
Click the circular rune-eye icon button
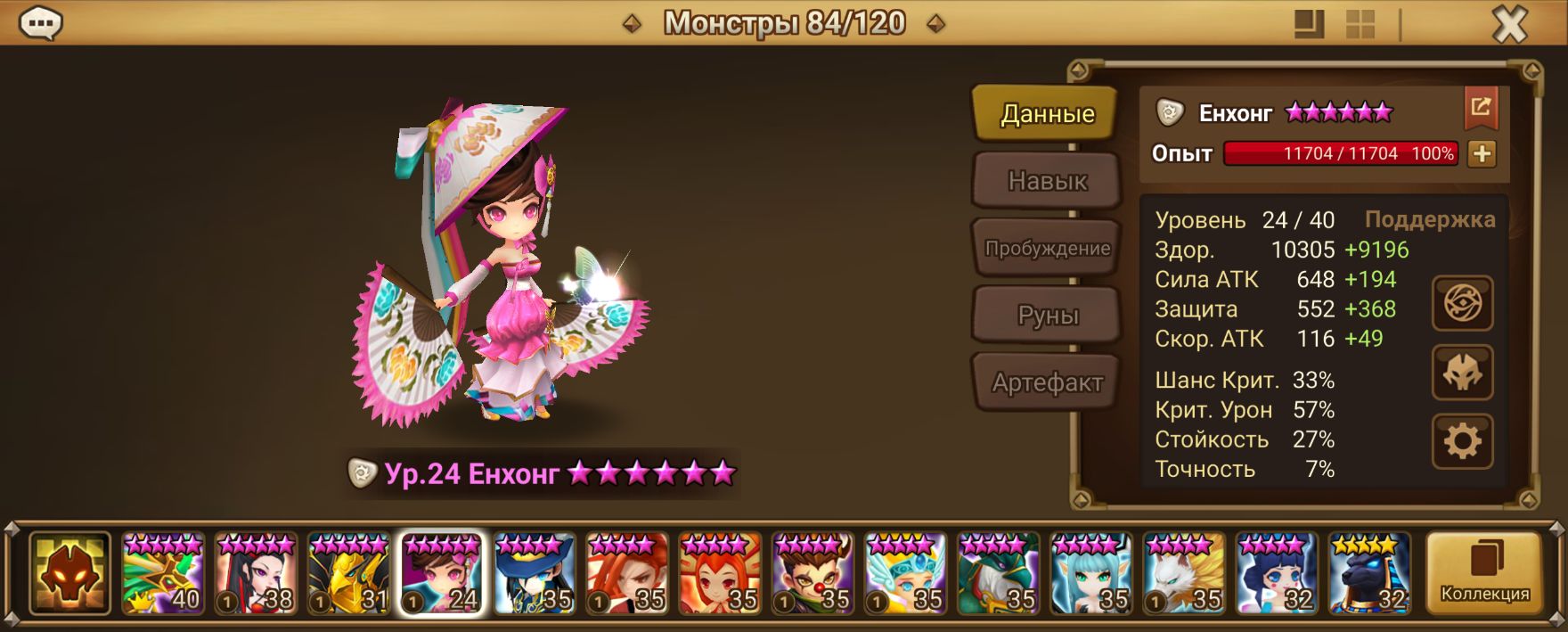(1462, 304)
